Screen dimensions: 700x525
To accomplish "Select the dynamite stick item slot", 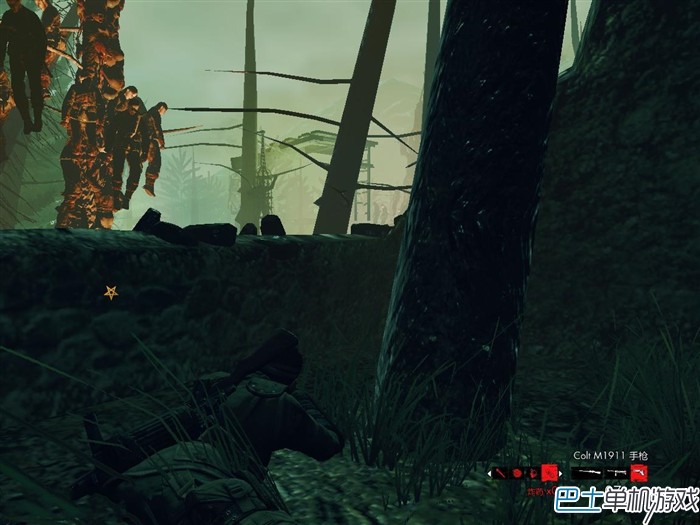I will pyautogui.click(x=501, y=473).
